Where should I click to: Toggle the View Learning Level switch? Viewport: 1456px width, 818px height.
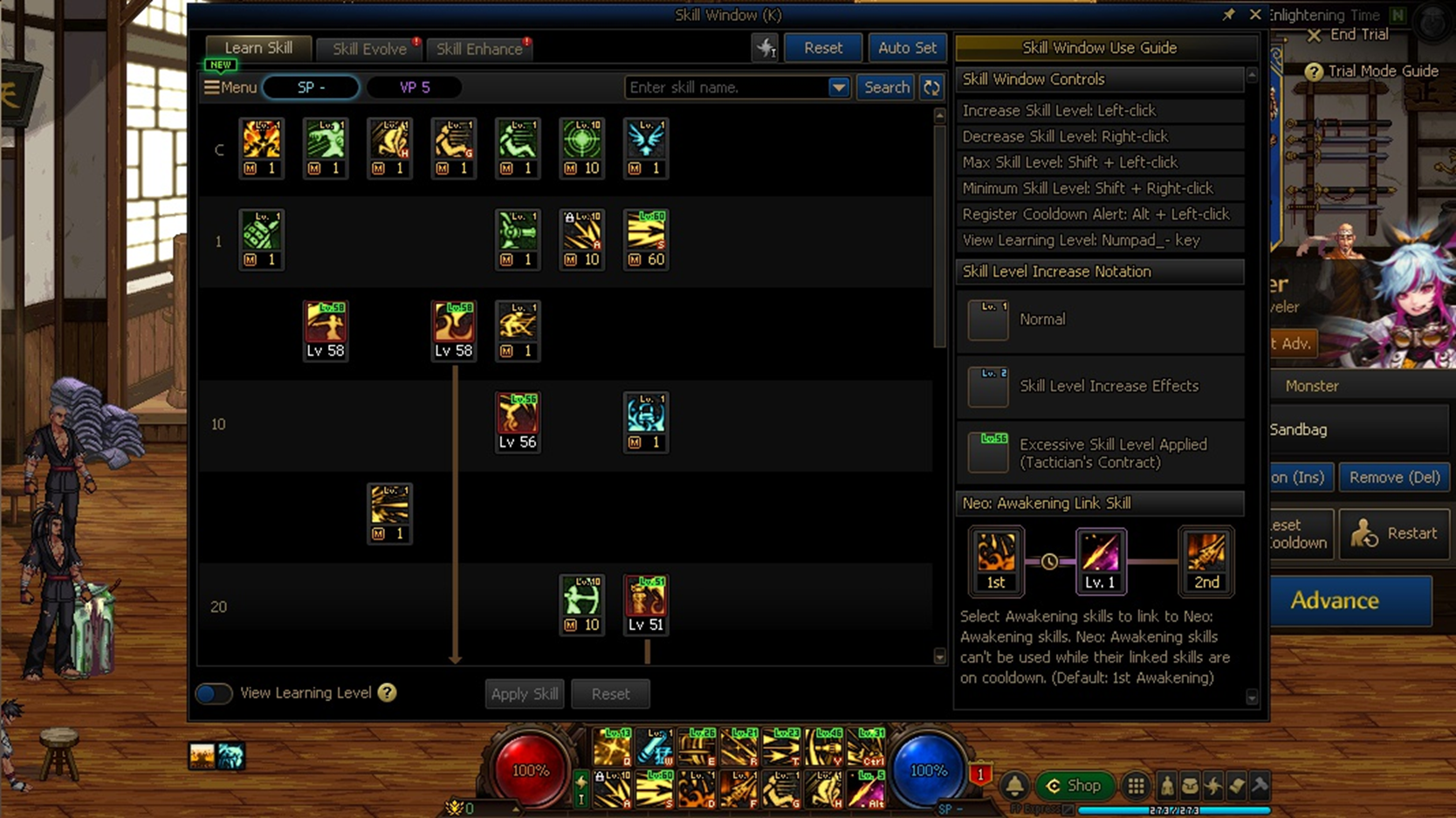coord(214,693)
